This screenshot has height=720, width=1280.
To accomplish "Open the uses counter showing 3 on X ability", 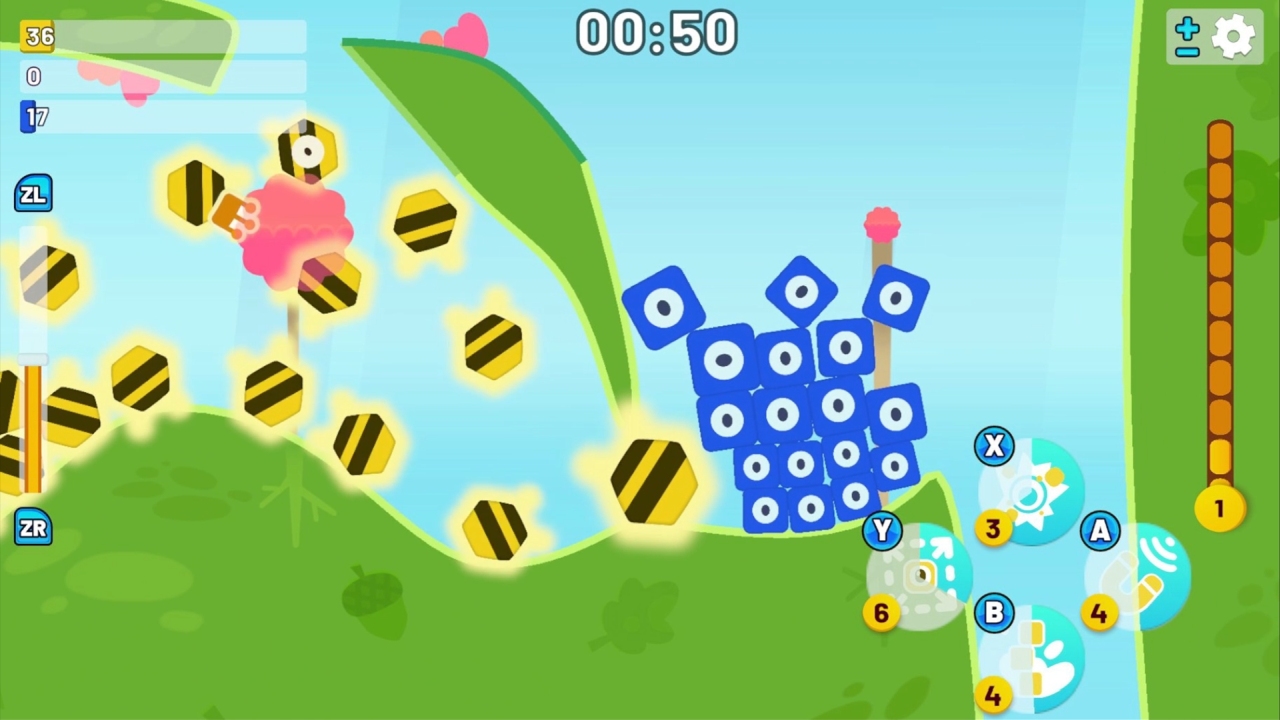I will pyautogui.click(x=993, y=529).
